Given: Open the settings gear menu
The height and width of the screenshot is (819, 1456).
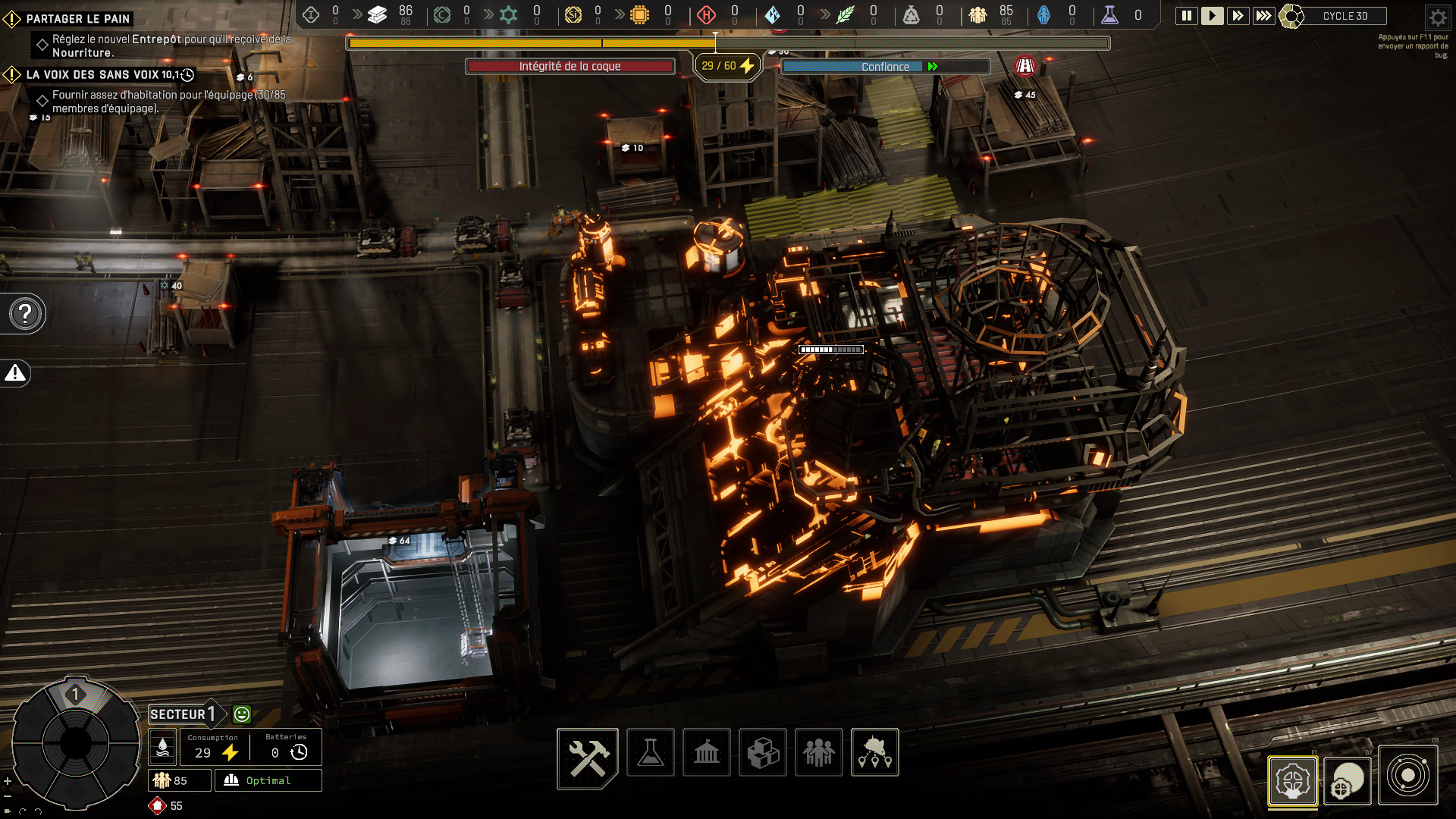Looking at the screenshot, I should (x=1437, y=17).
